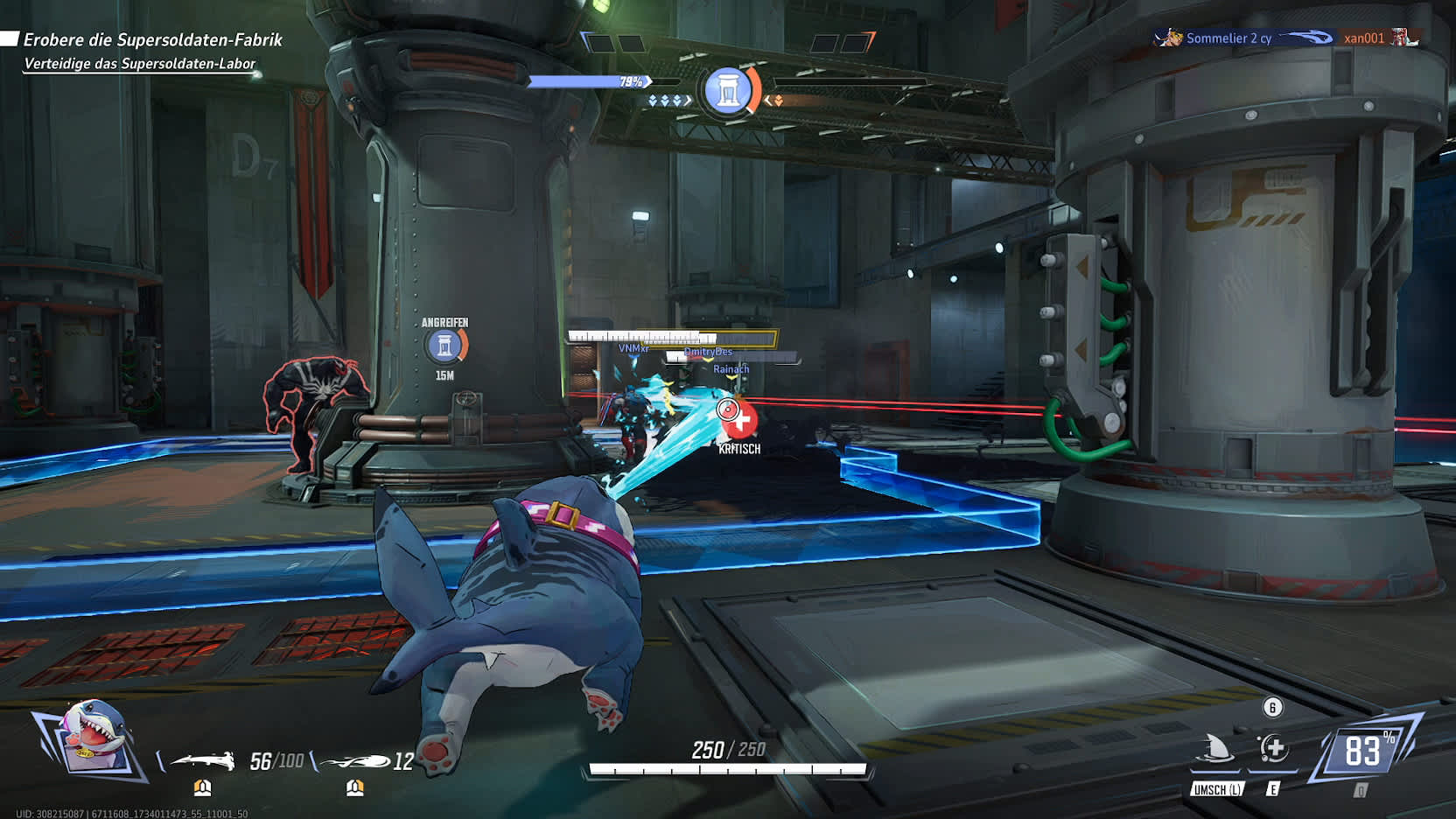Choose the healing stream primary weapon icon
Viewport: 1456px width, 819px height.
click(203, 760)
